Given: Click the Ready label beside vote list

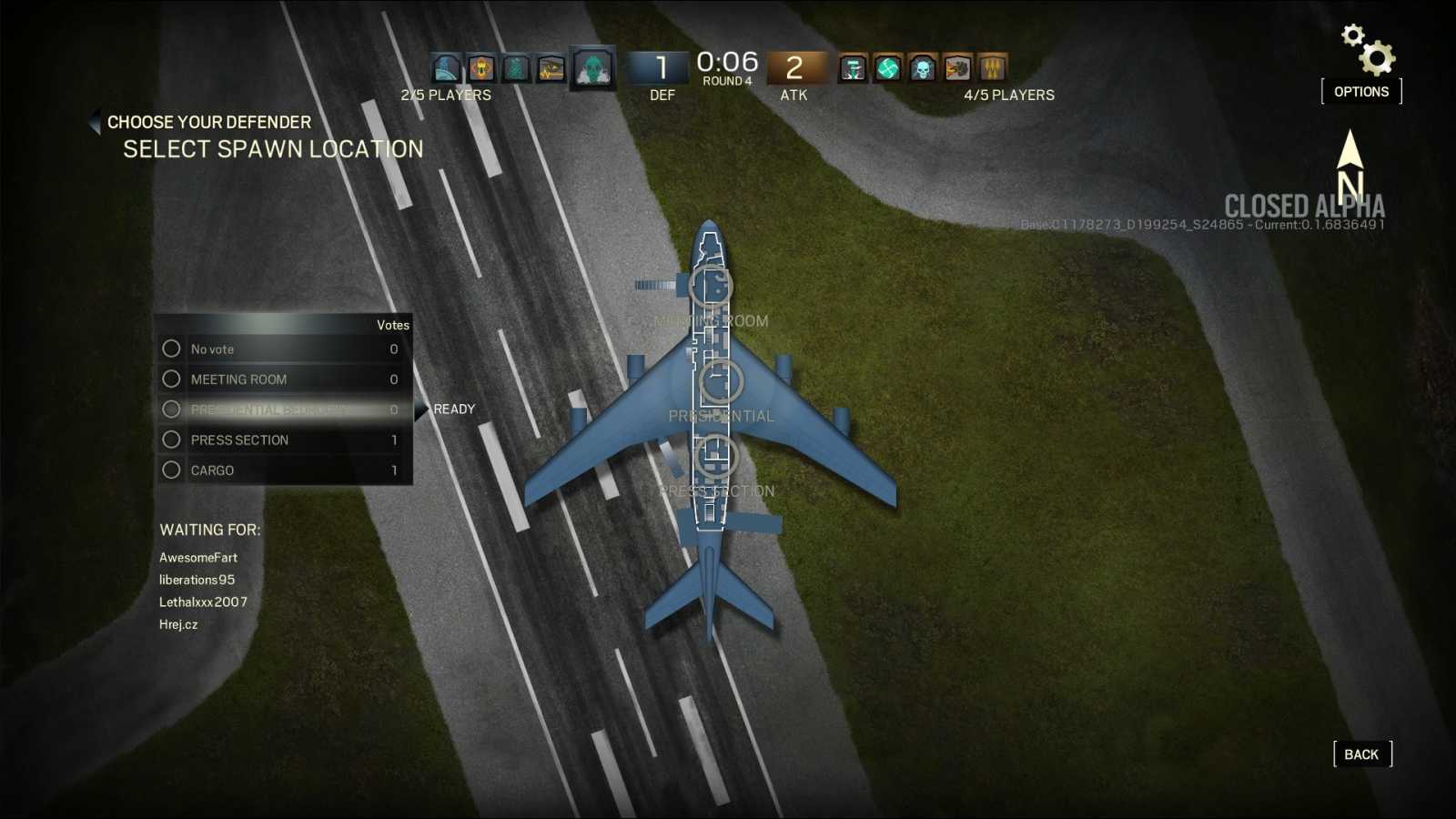Looking at the screenshot, I should click(453, 409).
